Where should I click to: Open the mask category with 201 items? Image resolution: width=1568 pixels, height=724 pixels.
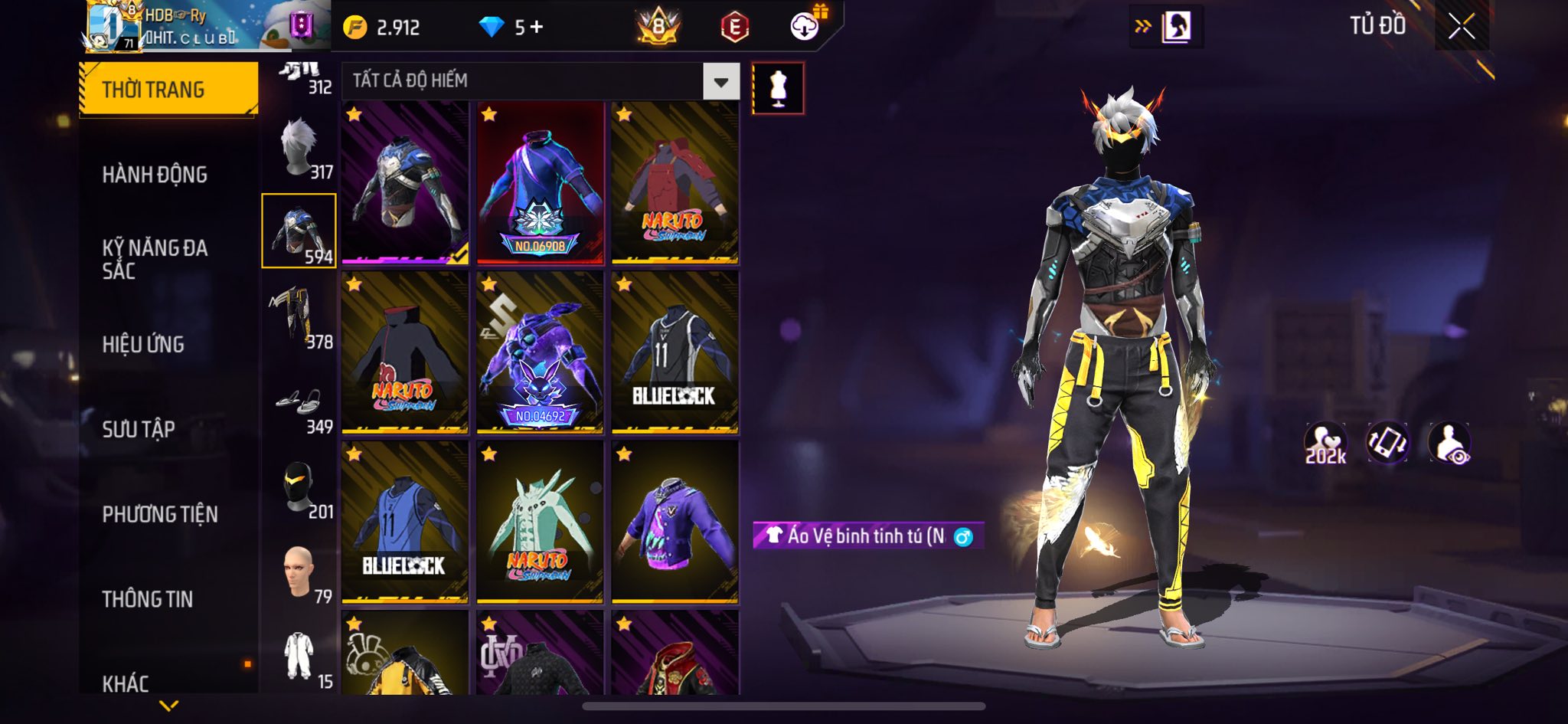click(299, 488)
